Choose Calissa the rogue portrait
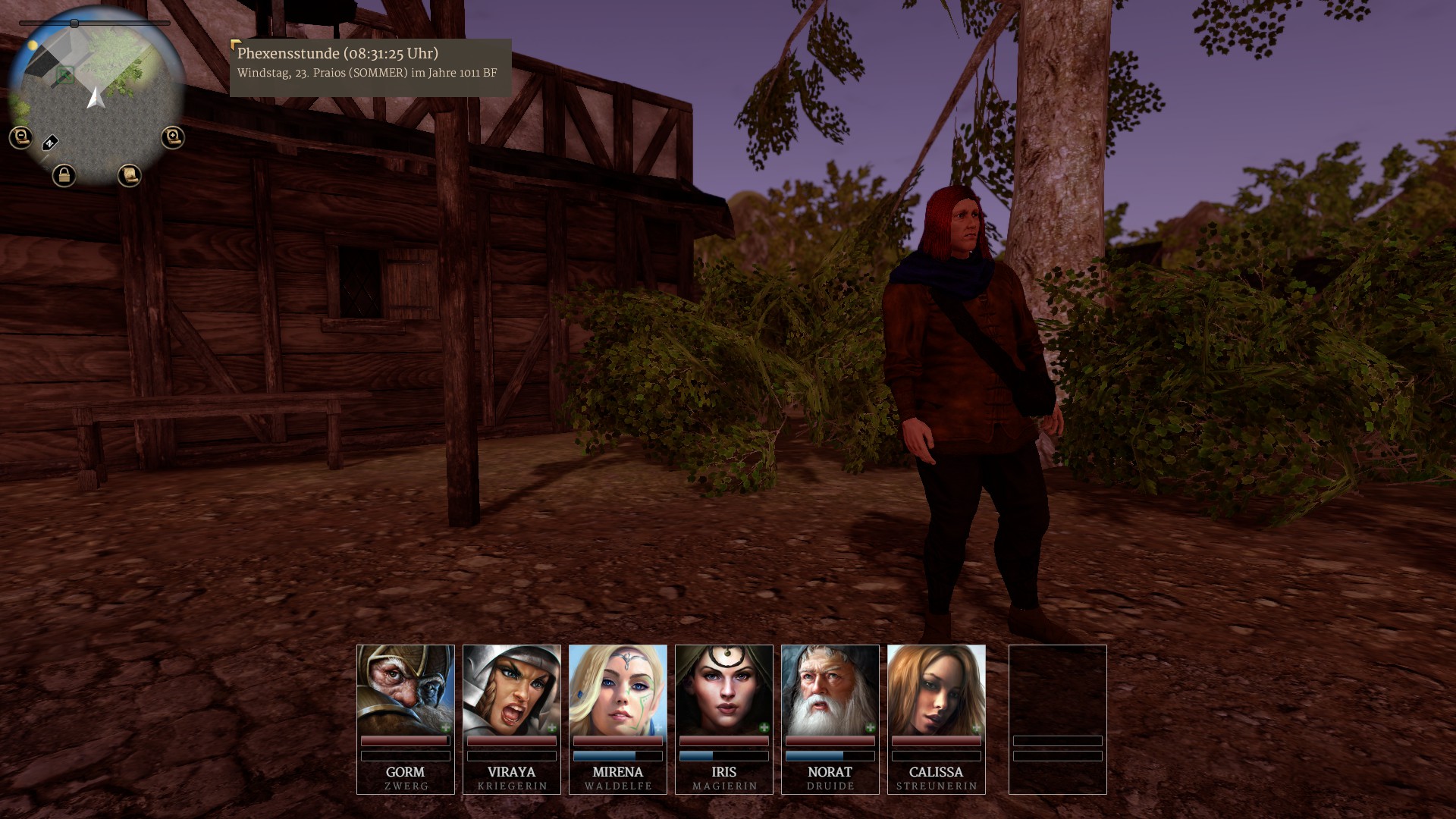 pos(937,689)
